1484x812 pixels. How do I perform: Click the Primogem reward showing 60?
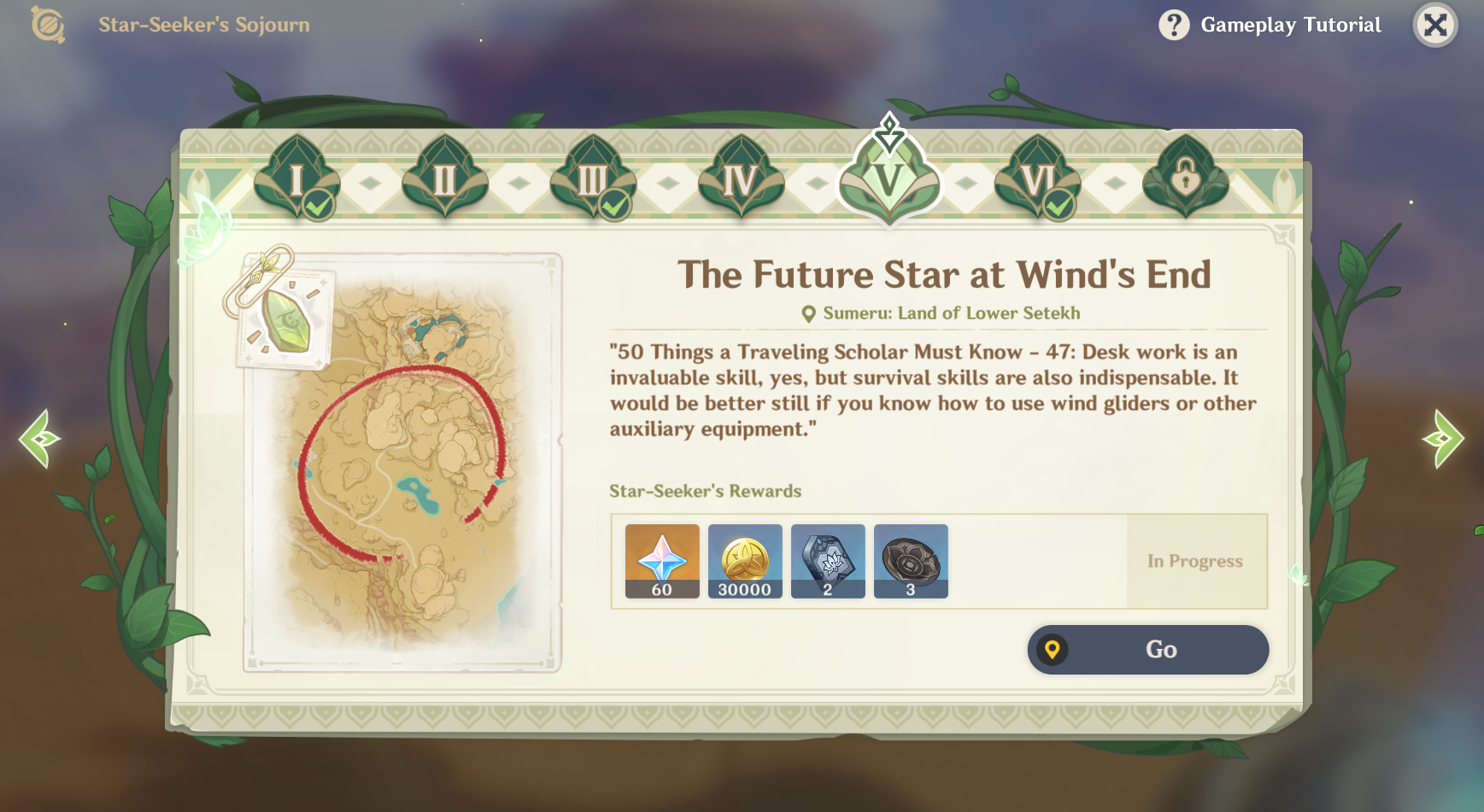pos(661,561)
